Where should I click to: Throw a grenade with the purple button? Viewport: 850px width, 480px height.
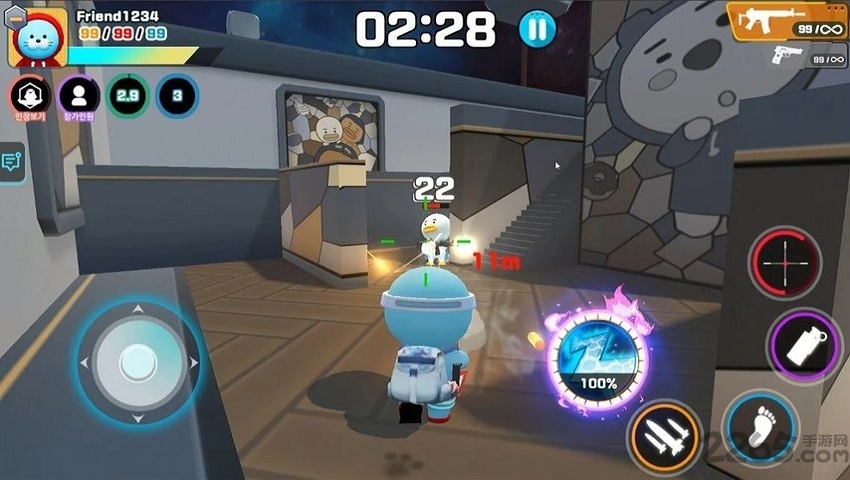click(802, 345)
